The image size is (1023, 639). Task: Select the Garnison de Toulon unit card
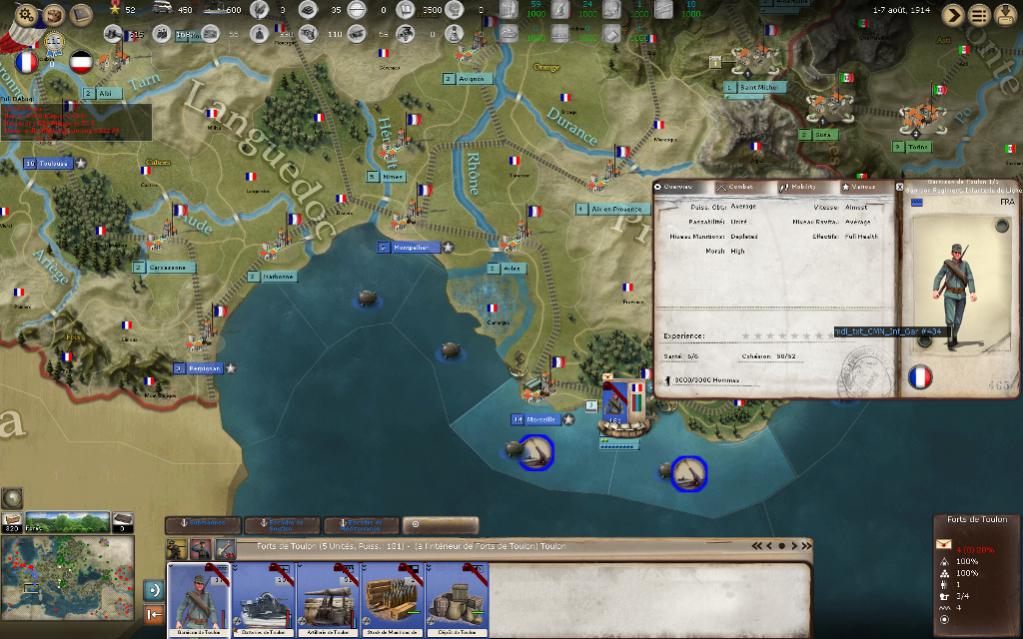pyautogui.click(x=197, y=598)
